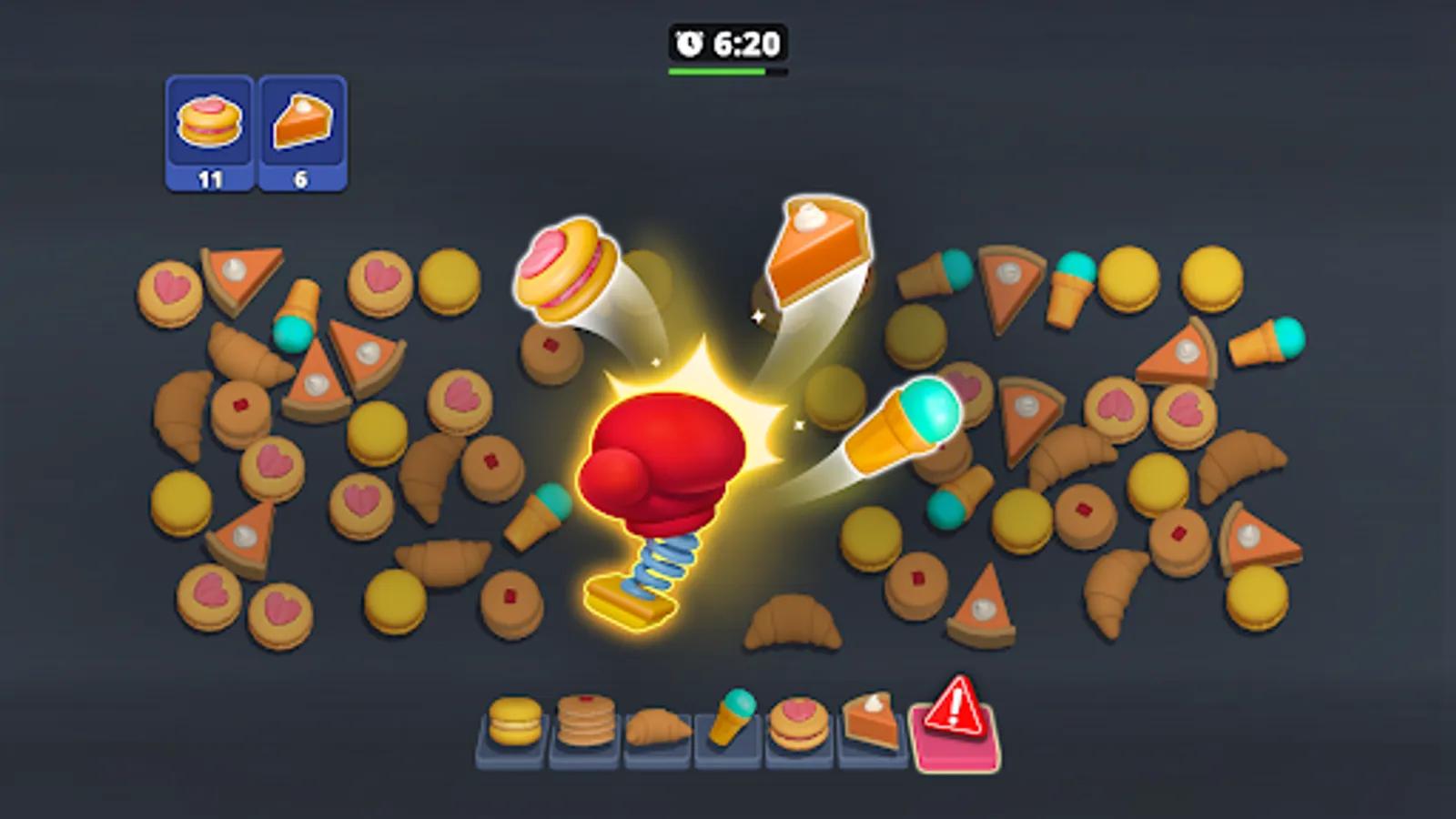Tap the heart macaron tile in the tray
Image resolution: width=1456 pixels, height=819 pixels.
click(797, 722)
